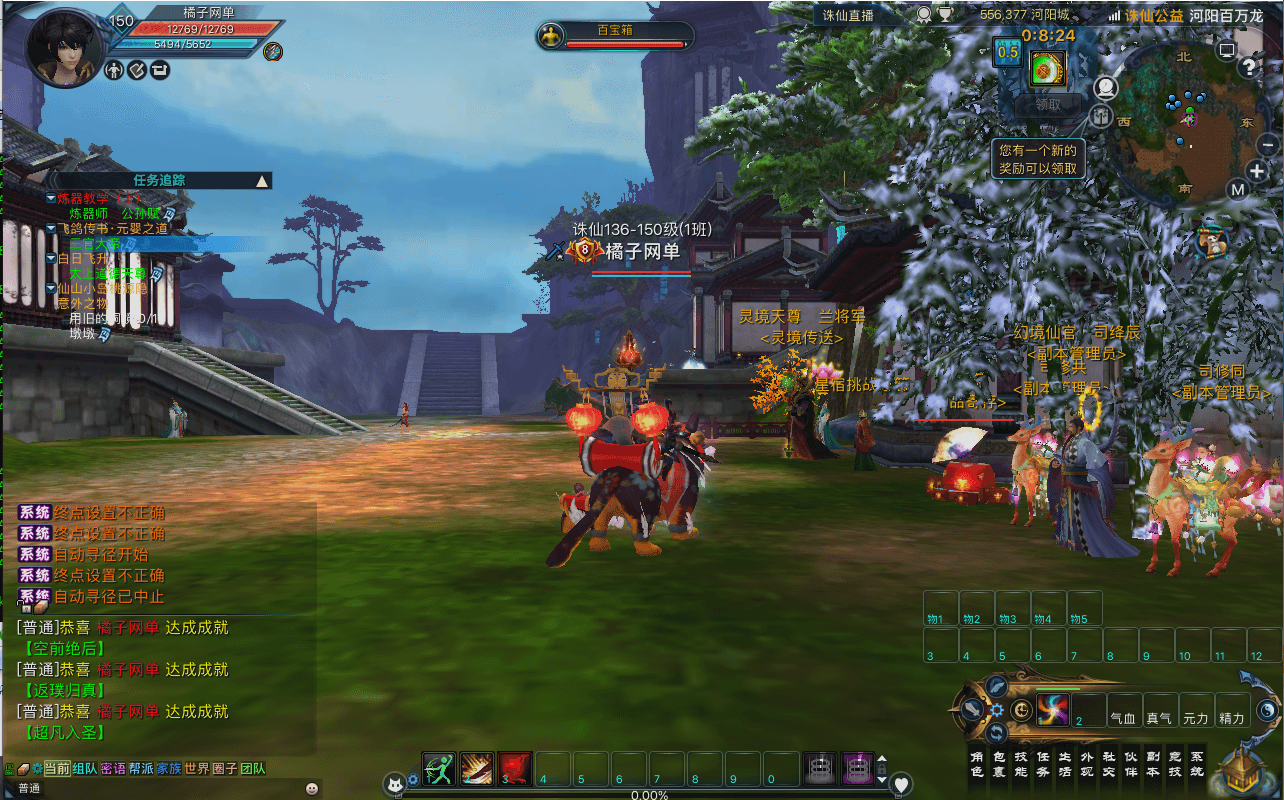Open the 技能 skills menu
Screen dimensions: 1284x800
(1021, 765)
